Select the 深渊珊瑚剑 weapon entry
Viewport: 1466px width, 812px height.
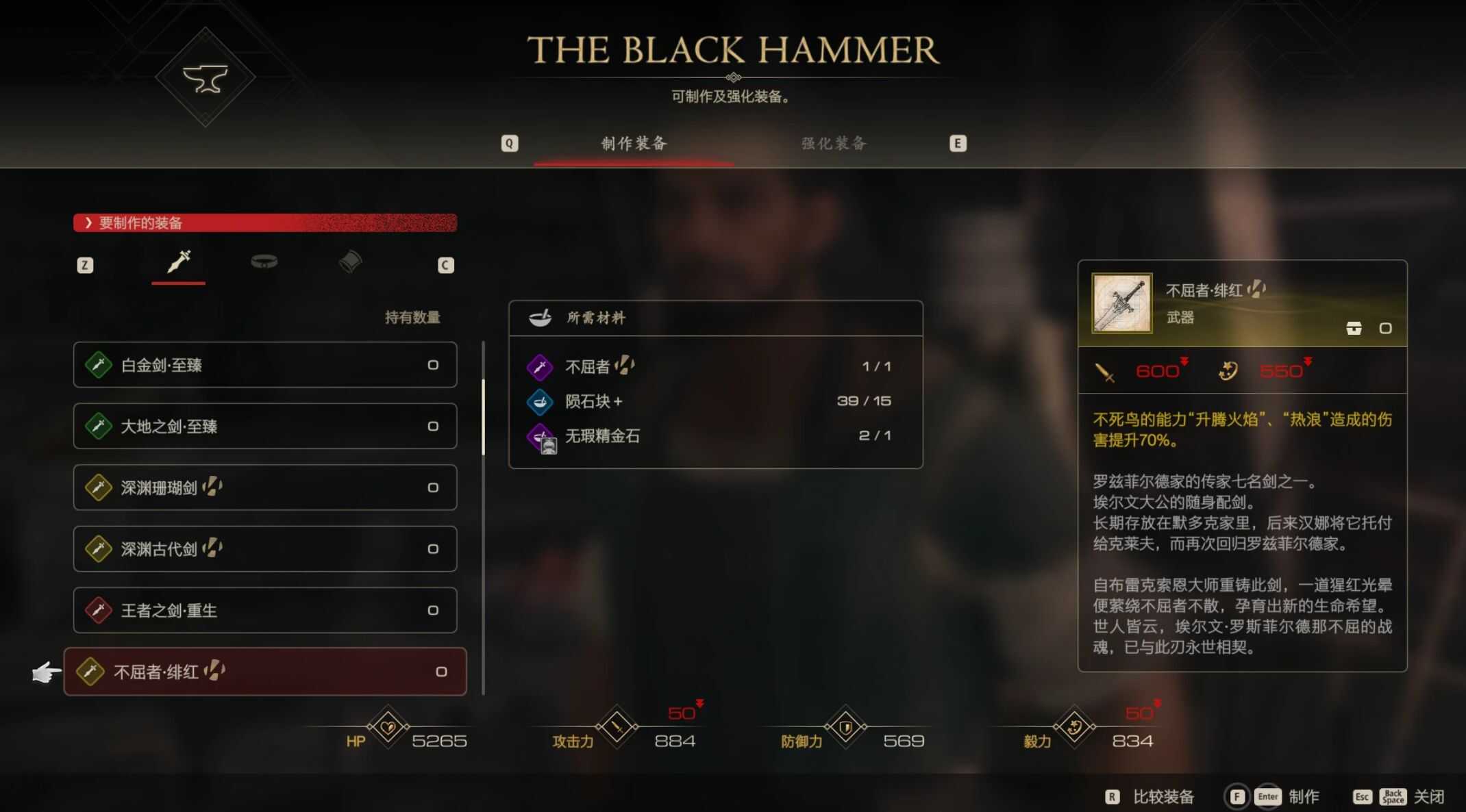pyautogui.click(x=264, y=487)
